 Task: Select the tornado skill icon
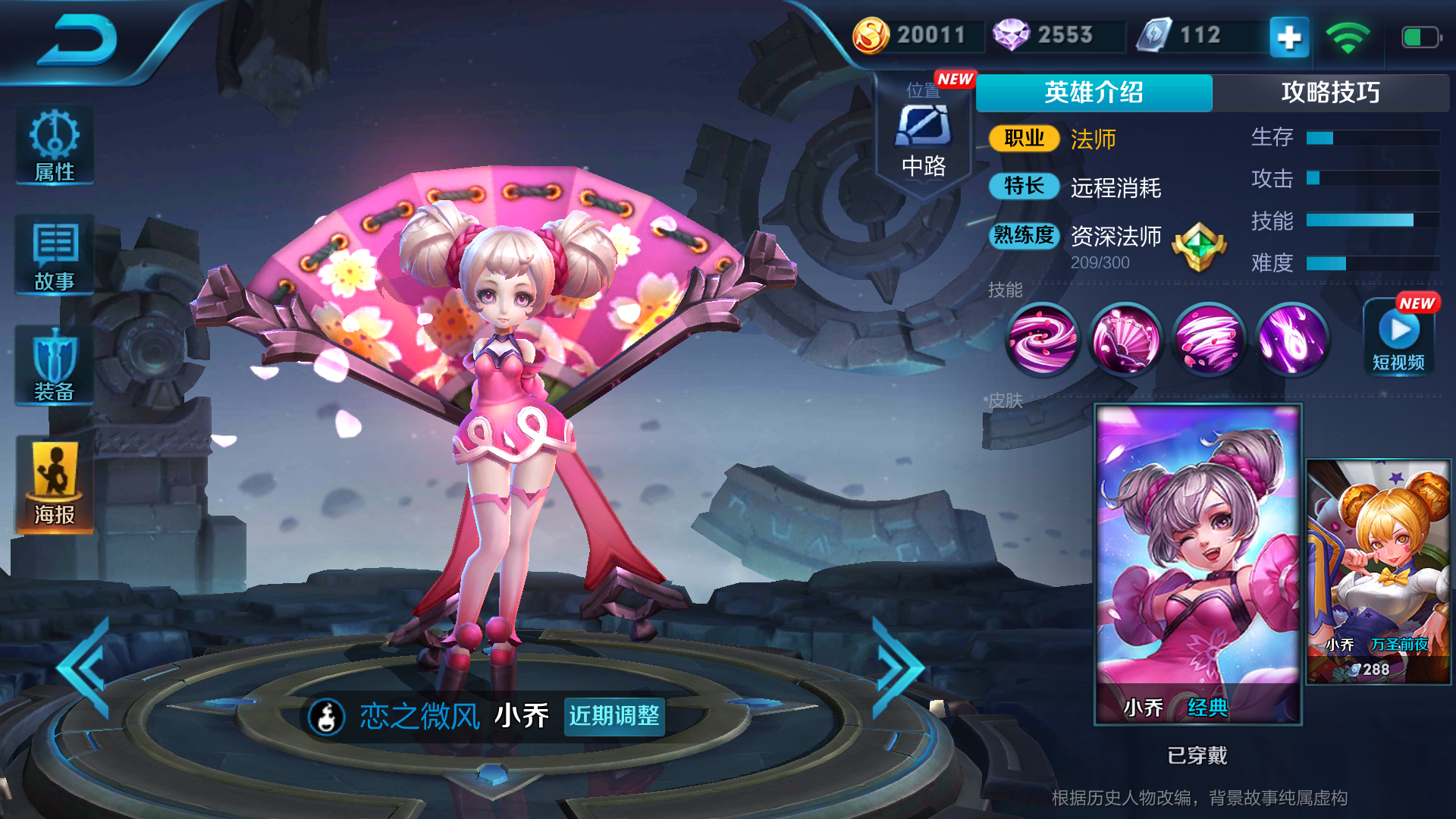(1209, 339)
